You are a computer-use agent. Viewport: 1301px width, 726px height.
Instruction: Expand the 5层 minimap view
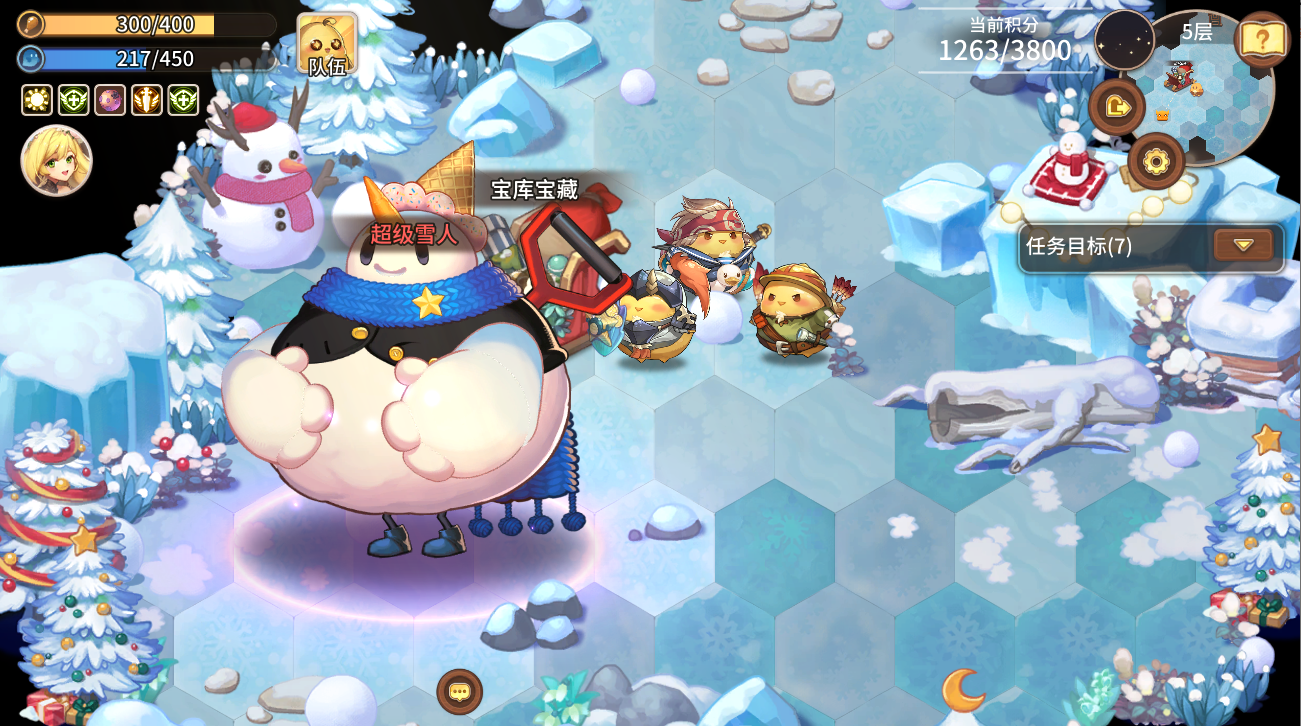pyautogui.click(x=1198, y=32)
